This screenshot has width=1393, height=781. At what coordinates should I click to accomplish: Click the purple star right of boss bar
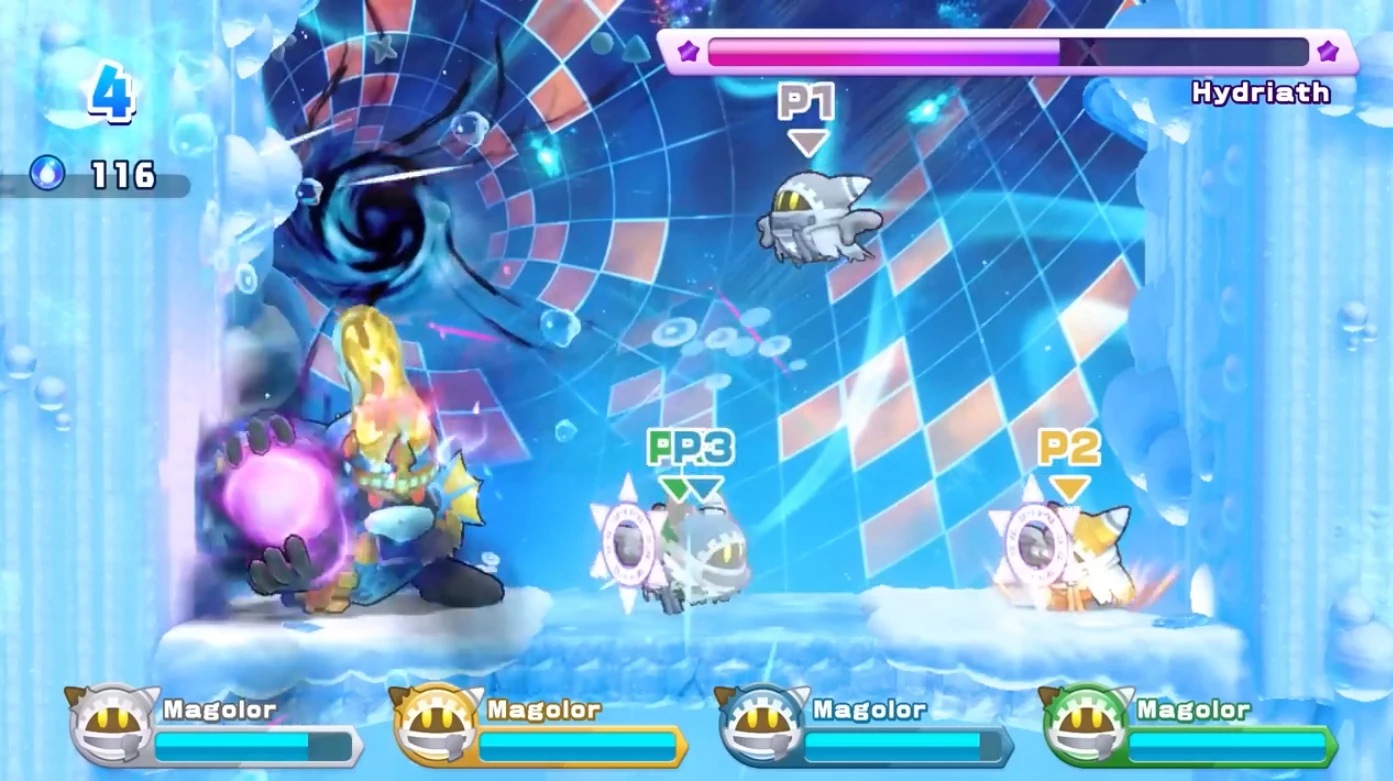[x=1328, y=52]
